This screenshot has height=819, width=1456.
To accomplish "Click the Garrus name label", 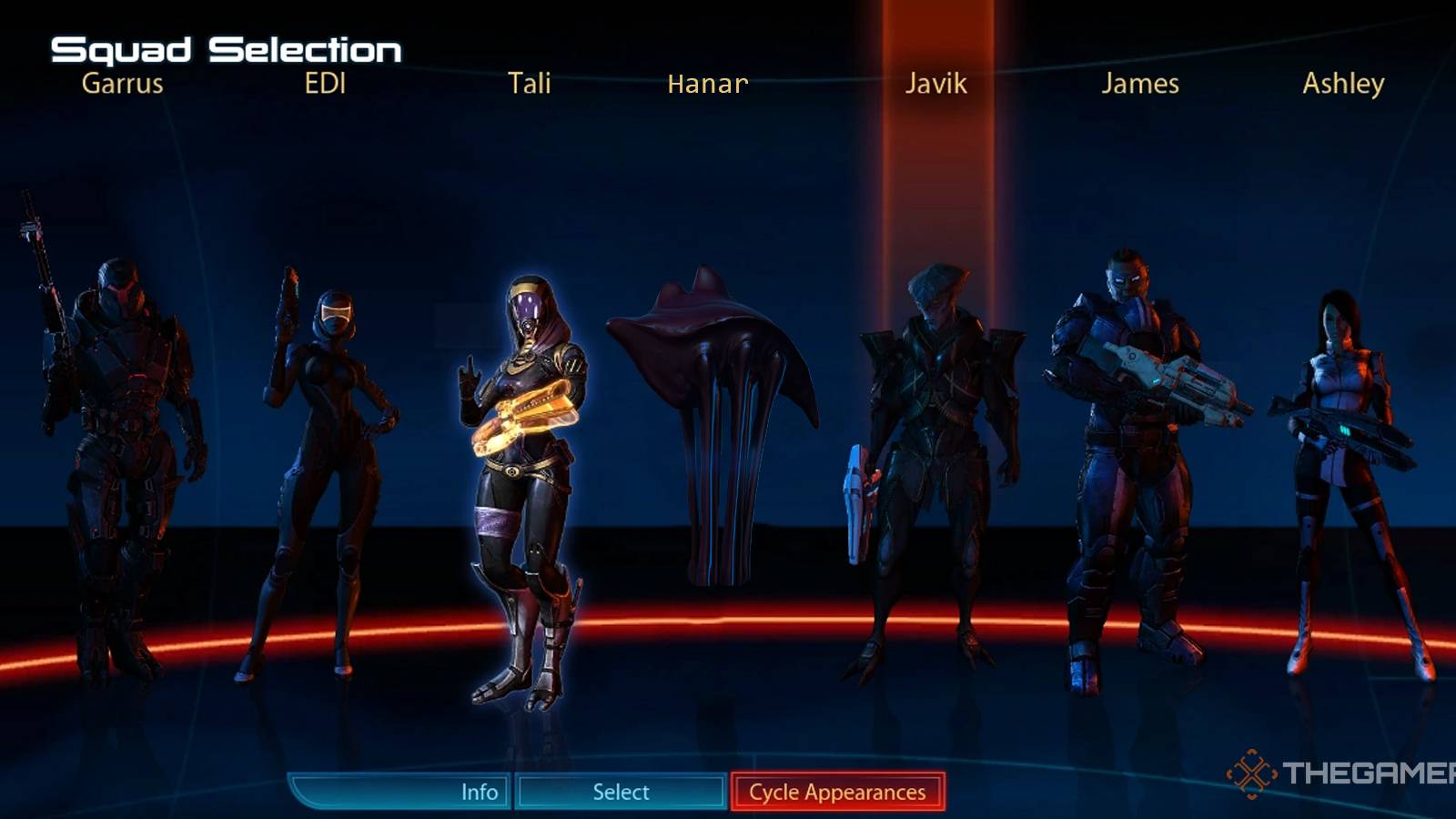I will [x=121, y=84].
